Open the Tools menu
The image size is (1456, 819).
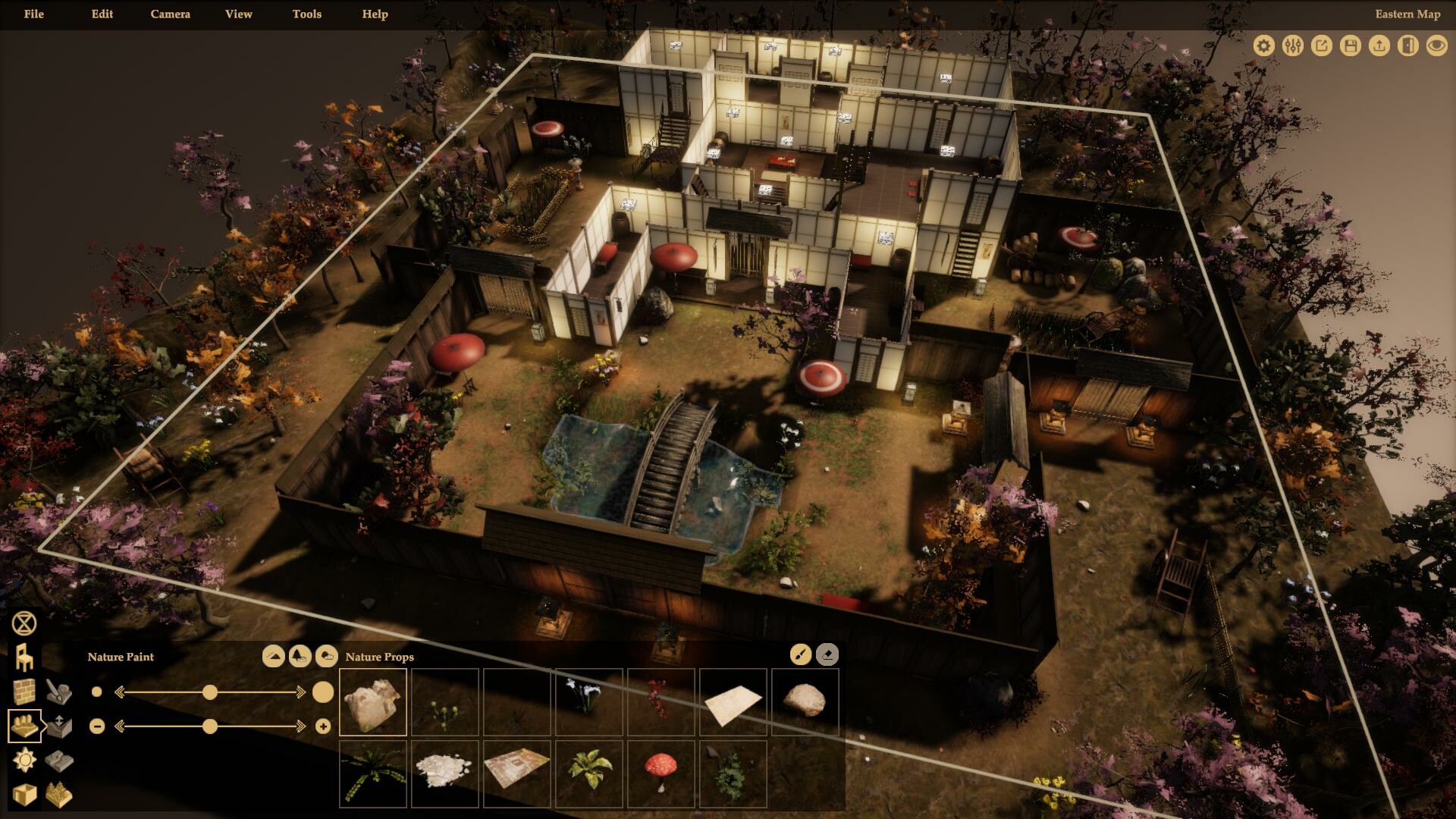[x=306, y=14]
